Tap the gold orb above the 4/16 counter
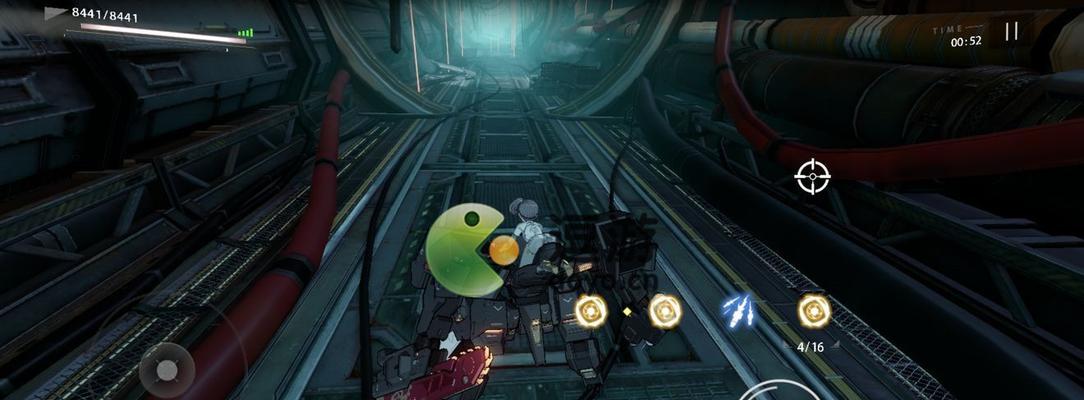Viewport: 1084px width, 400px height. (814, 311)
